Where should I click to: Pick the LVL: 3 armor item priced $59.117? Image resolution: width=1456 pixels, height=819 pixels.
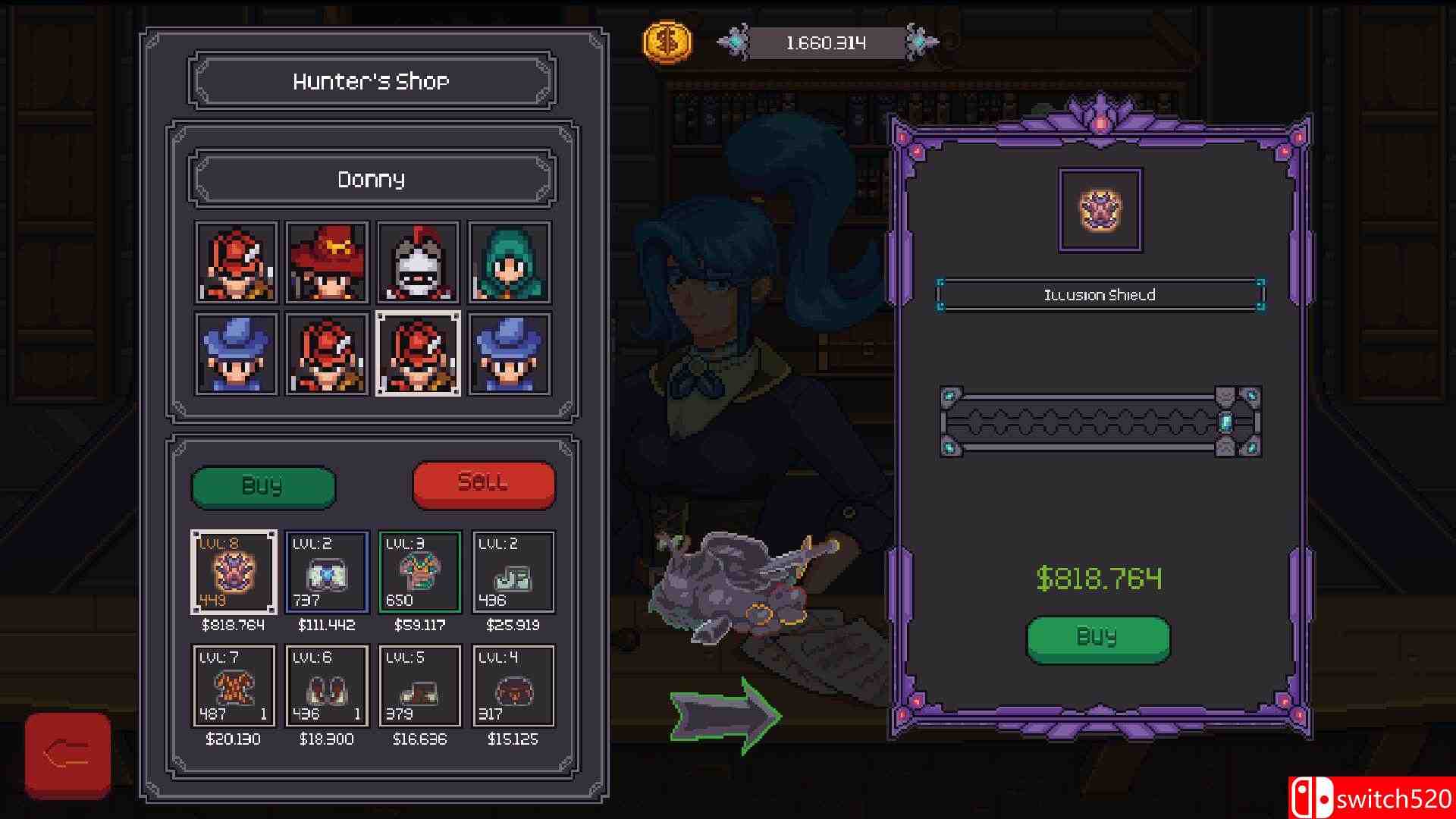419,571
